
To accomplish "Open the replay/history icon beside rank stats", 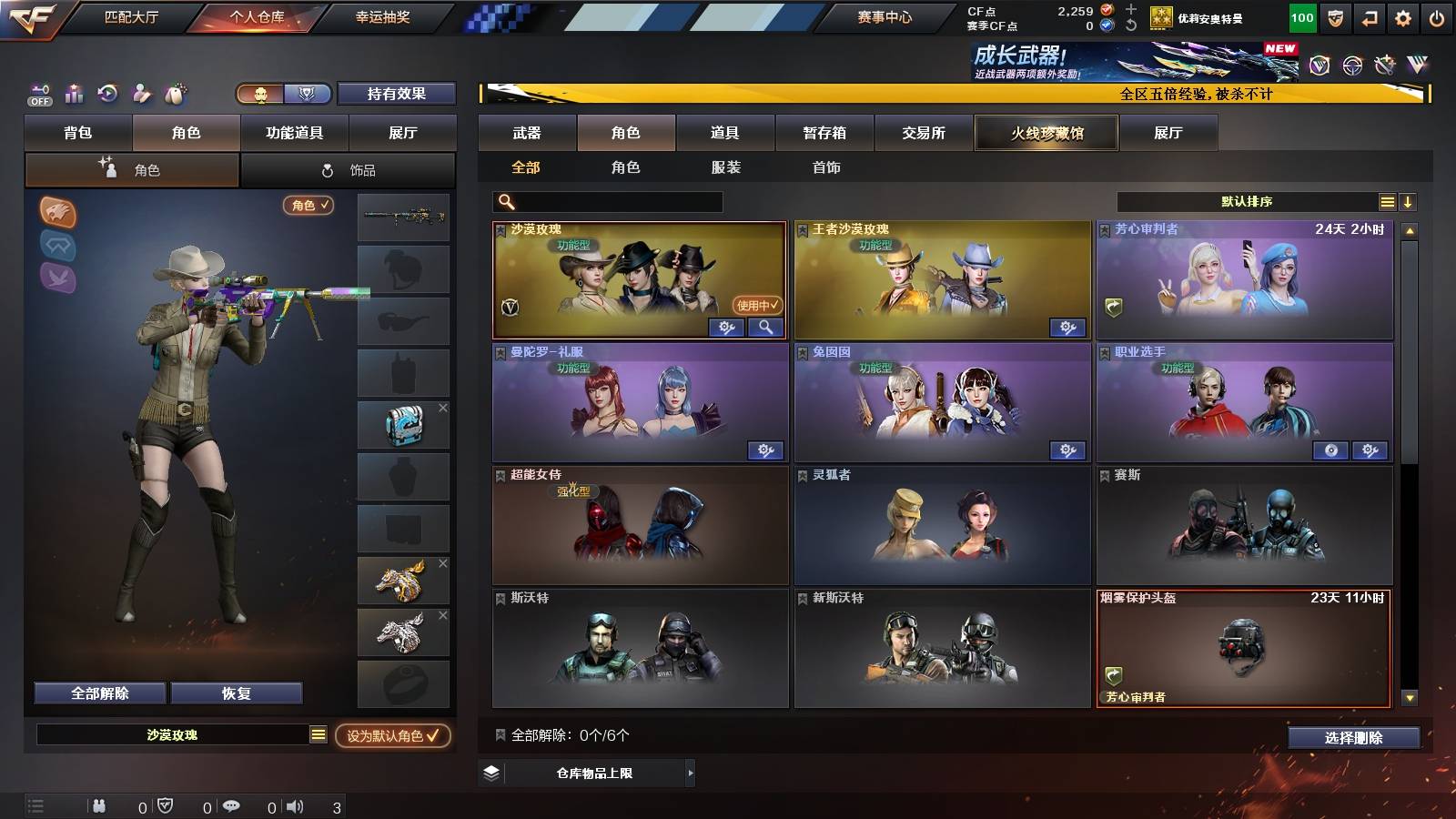I will [106, 94].
